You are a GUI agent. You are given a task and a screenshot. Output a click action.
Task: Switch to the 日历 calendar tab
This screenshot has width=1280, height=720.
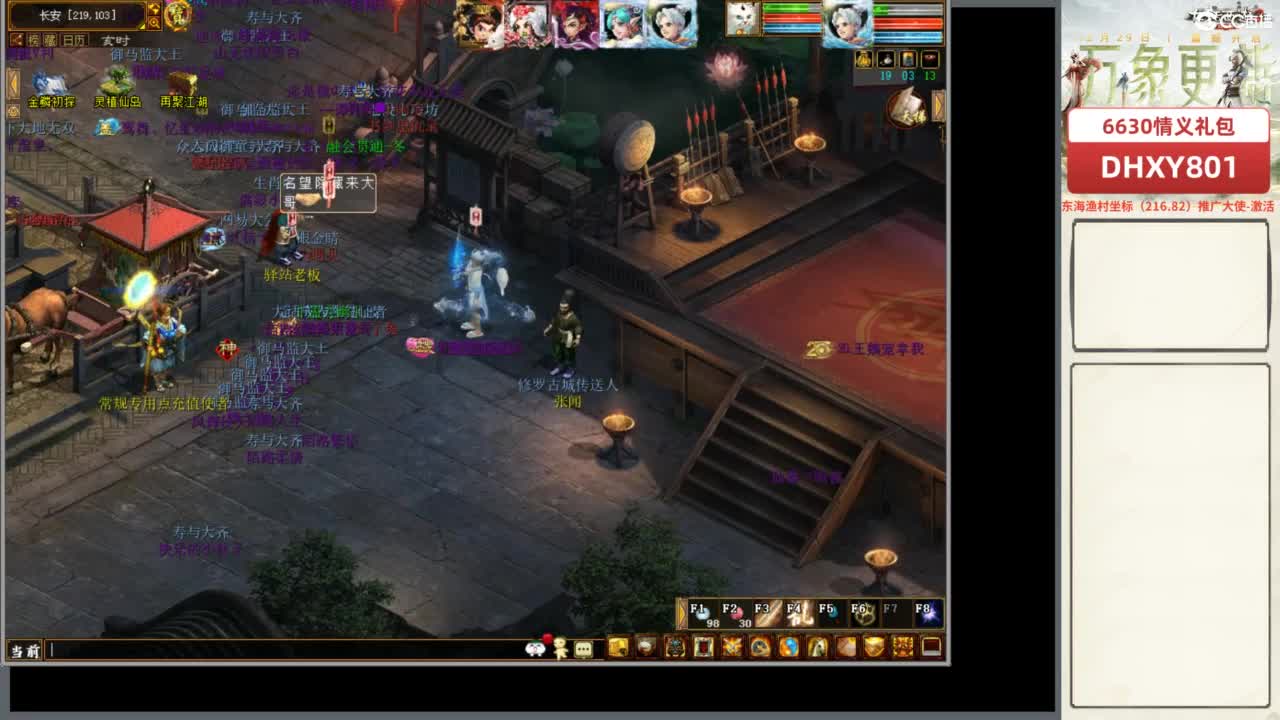(x=73, y=39)
